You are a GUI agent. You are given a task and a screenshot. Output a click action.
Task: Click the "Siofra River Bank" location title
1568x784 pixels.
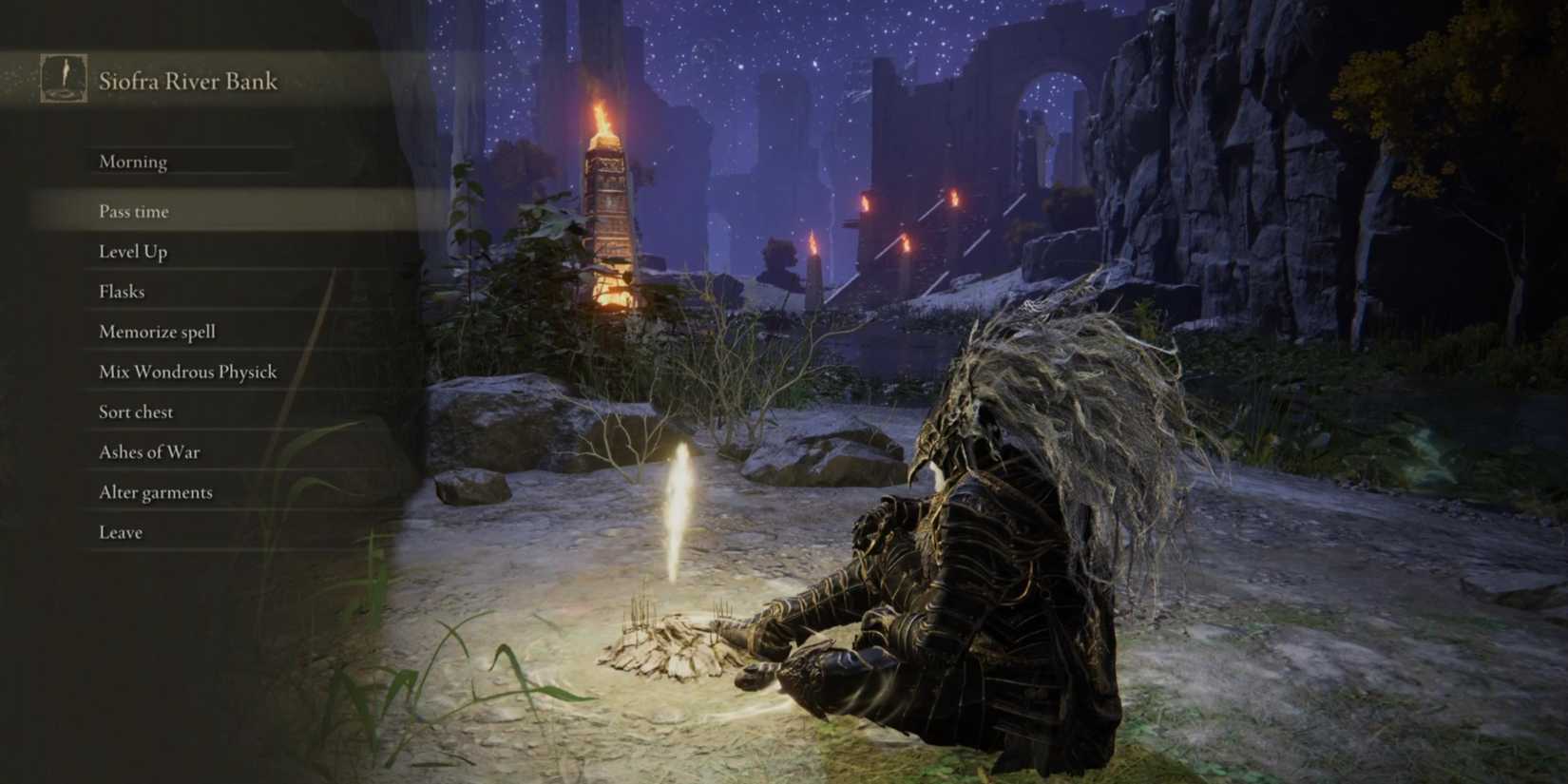(x=186, y=81)
